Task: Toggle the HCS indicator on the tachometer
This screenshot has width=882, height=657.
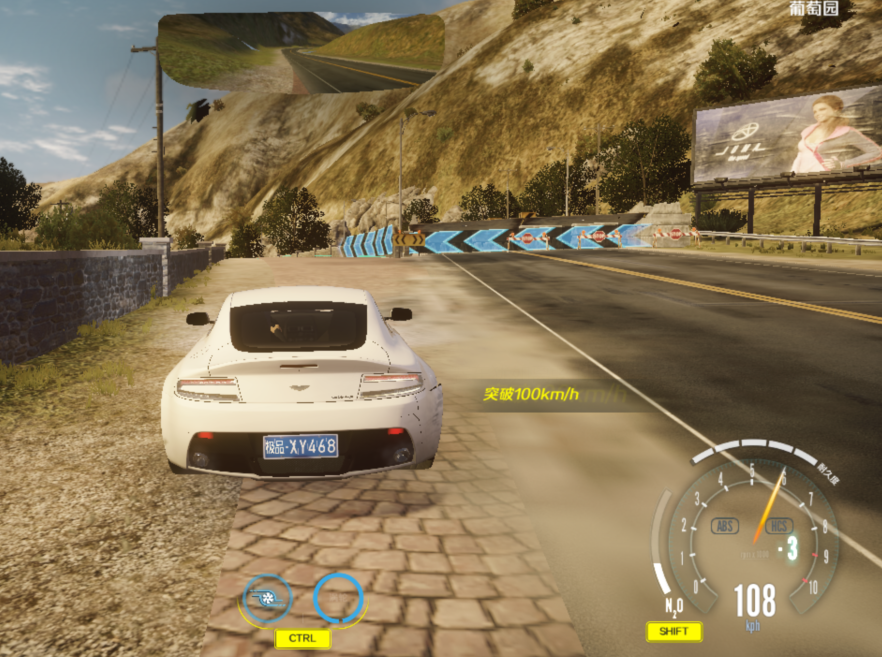Action: coord(779,525)
